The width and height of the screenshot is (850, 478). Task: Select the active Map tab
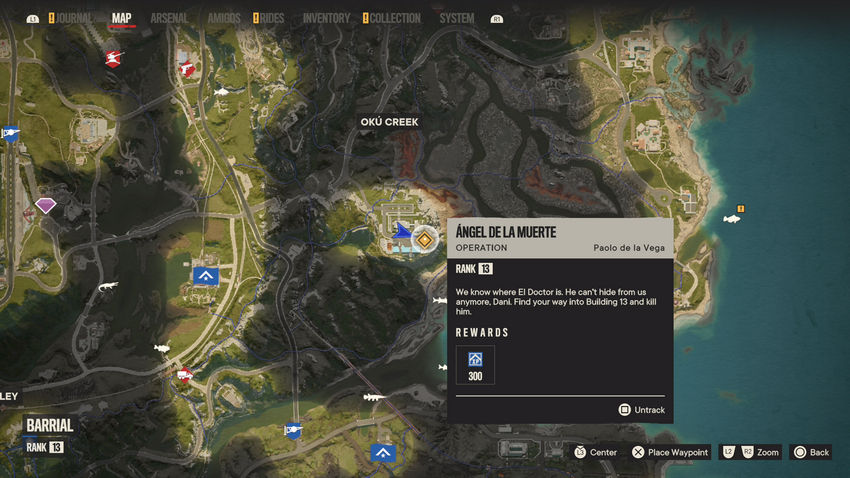(x=122, y=18)
